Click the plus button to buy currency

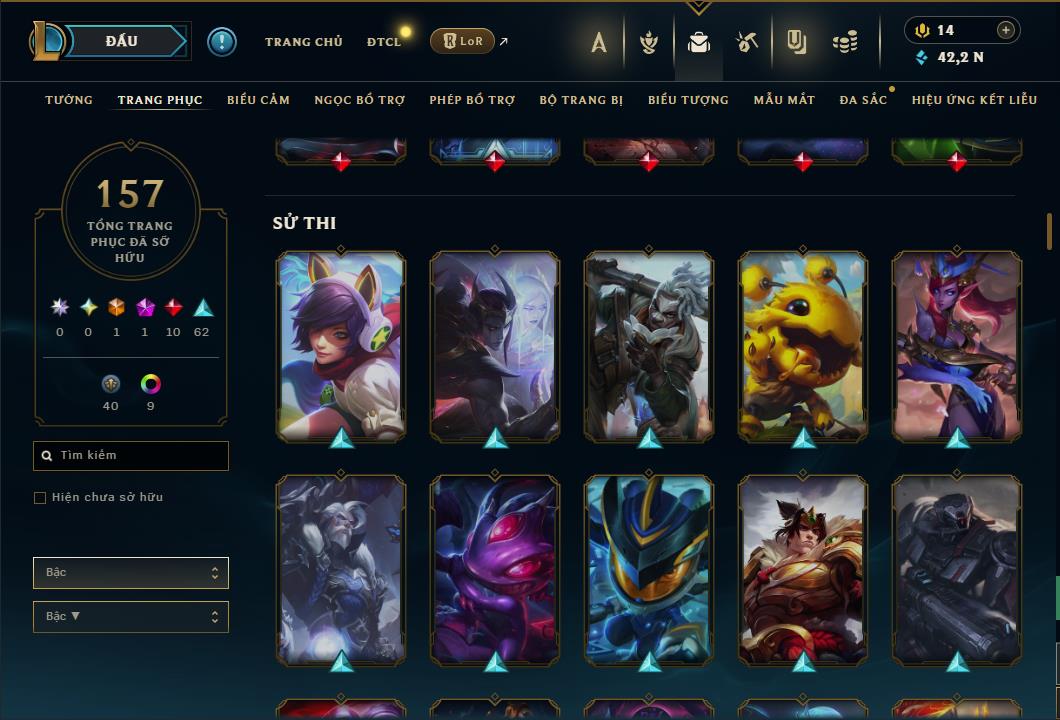(1006, 30)
